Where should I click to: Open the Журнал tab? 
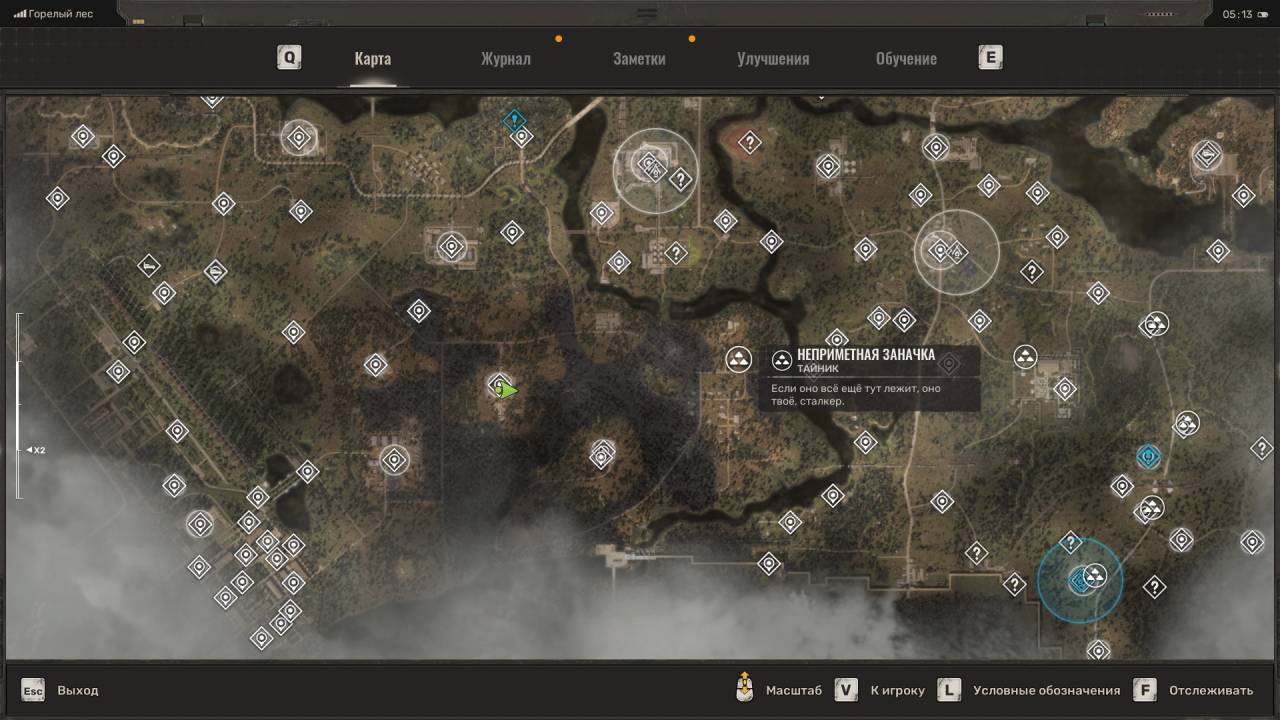point(505,59)
